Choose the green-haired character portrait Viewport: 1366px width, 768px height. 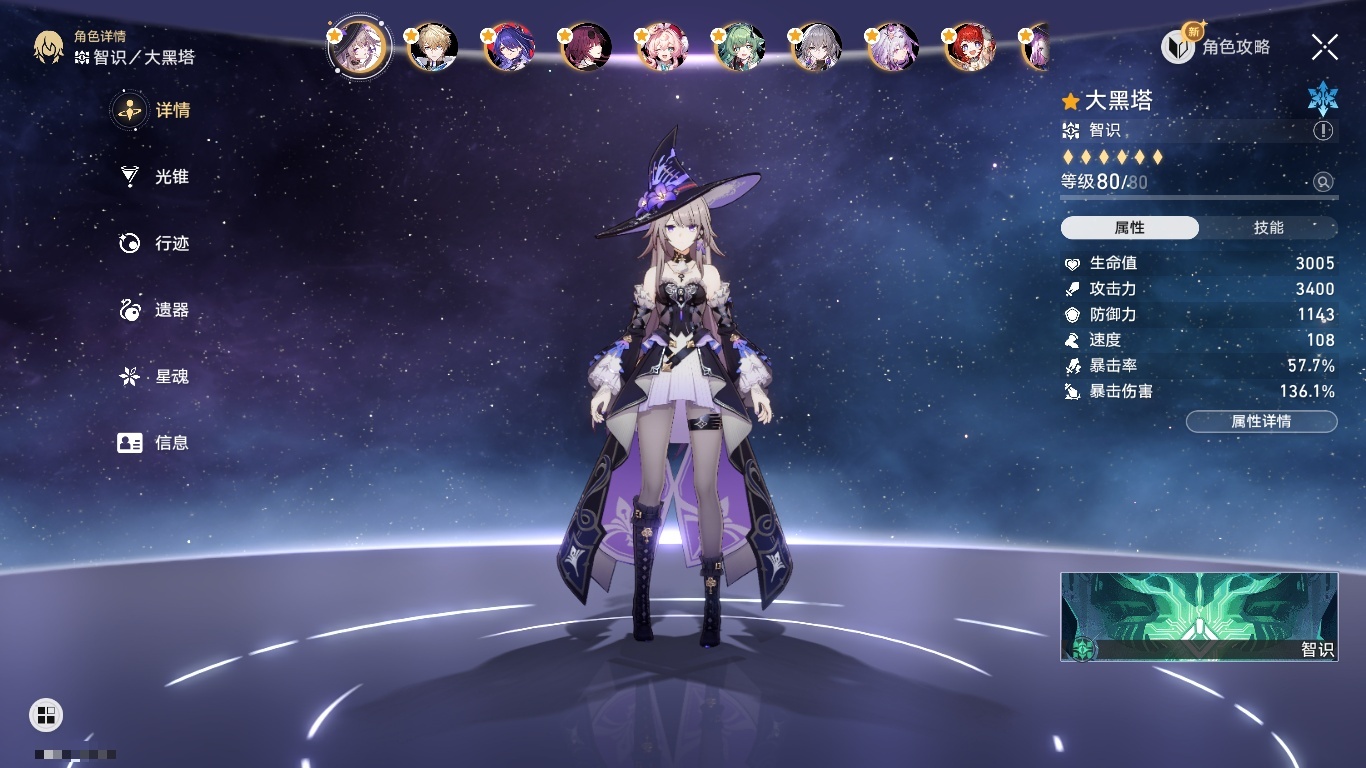(x=741, y=47)
